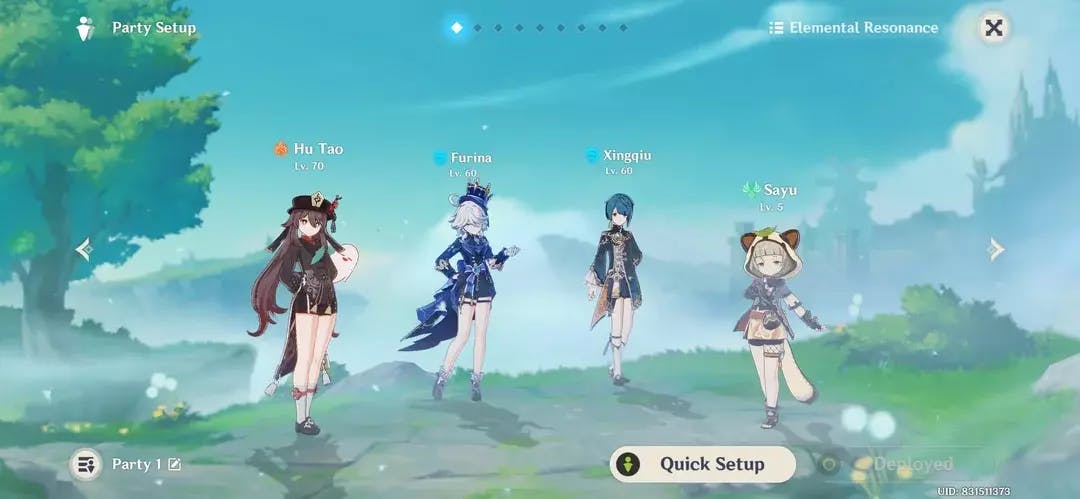Viewport: 1080px width, 499px height.
Task: Open the Elemental Resonance details
Action: (x=854, y=28)
